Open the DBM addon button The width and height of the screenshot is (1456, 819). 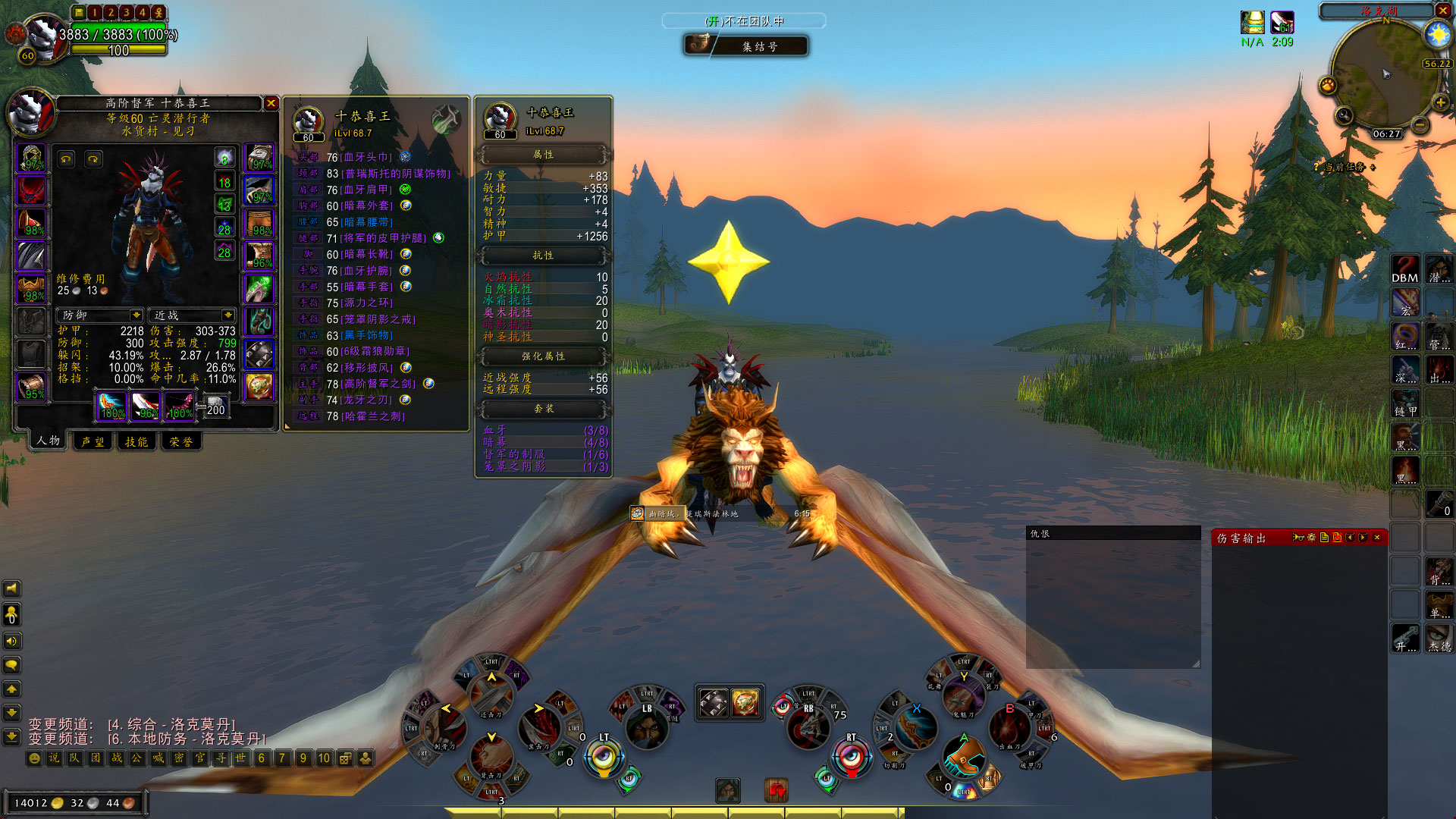(1404, 270)
